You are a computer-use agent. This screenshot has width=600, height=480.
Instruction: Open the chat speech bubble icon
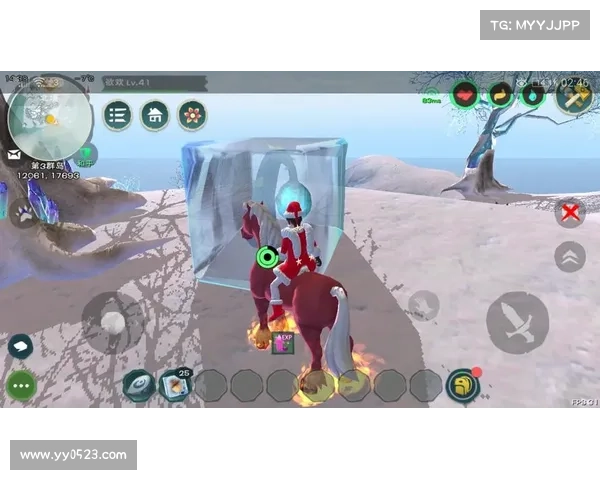coord(20,346)
